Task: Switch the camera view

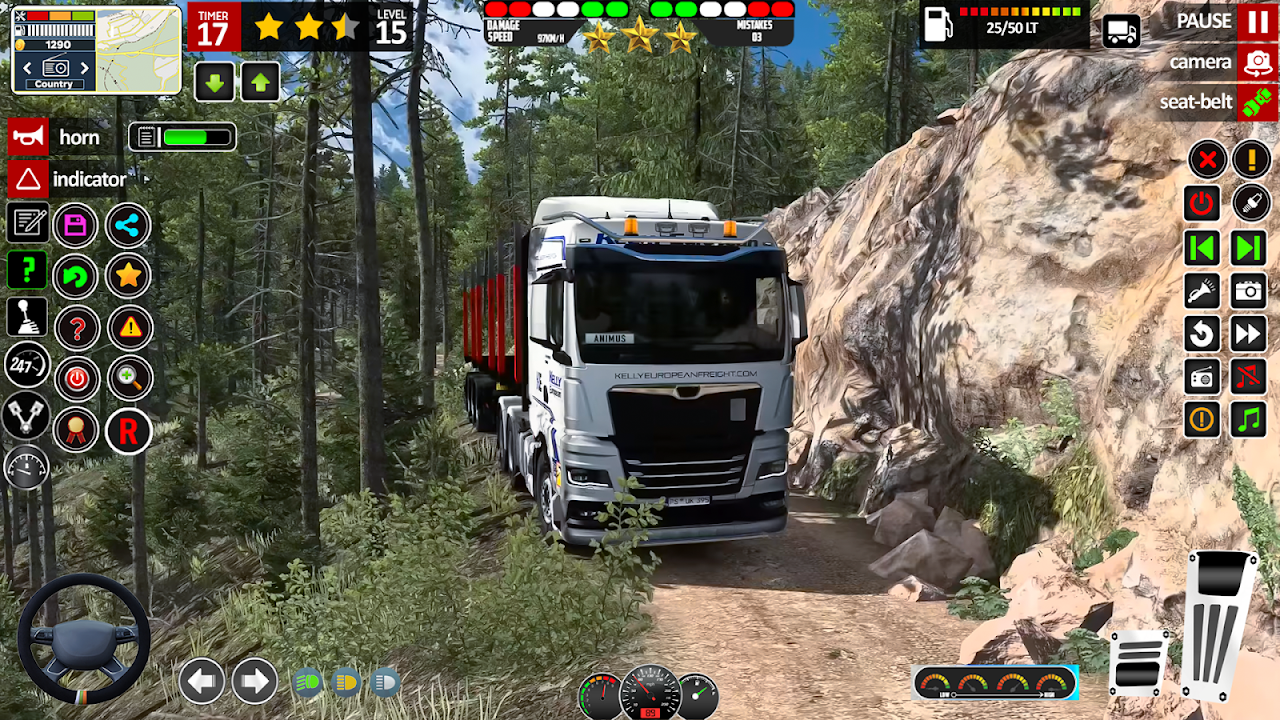Action: pyautogui.click(x=1257, y=63)
